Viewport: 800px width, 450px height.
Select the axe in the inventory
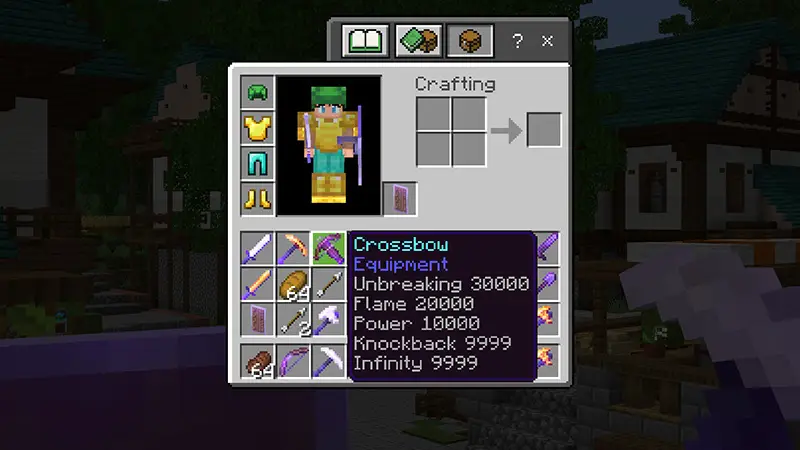(x=327, y=319)
